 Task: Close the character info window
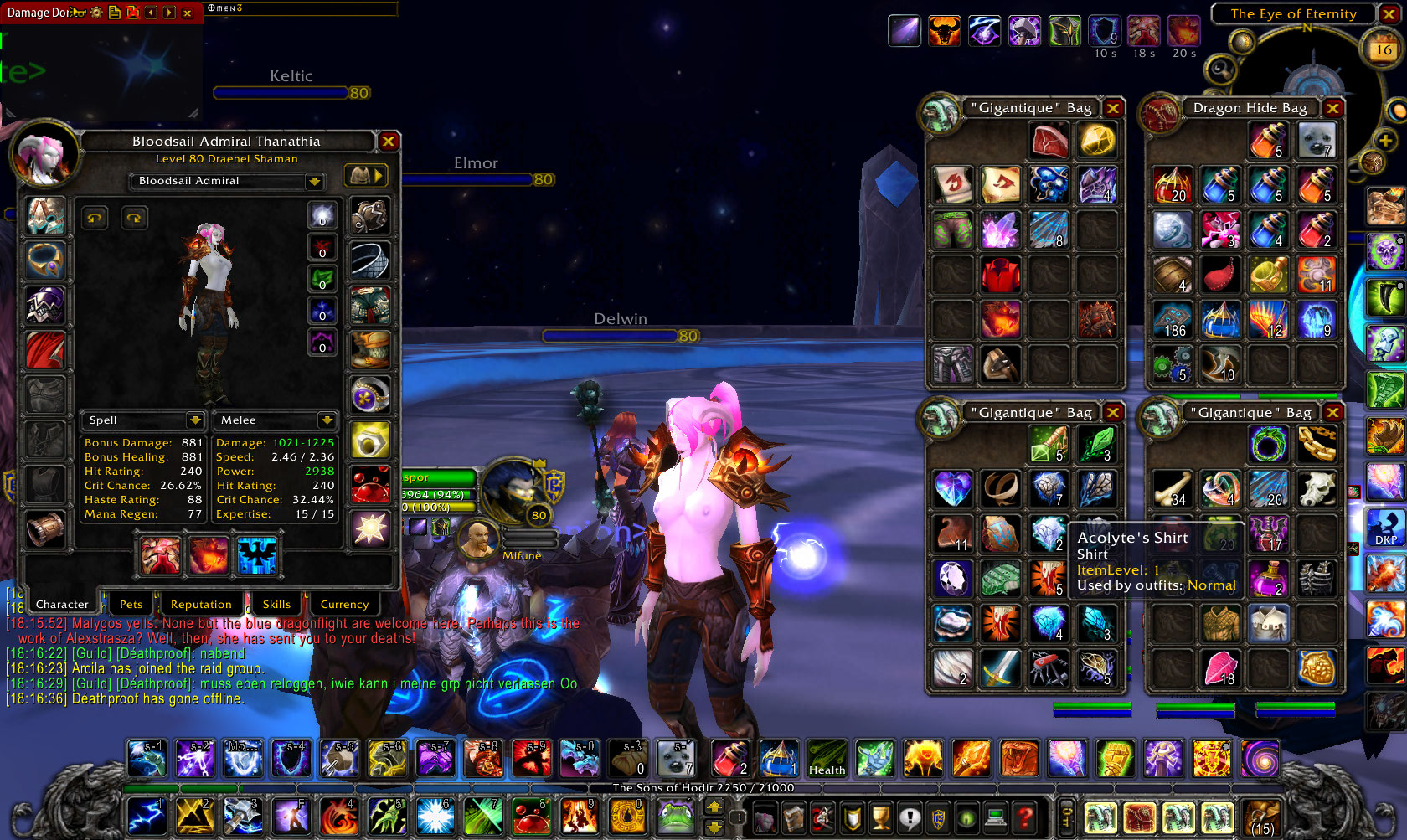pyautogui.click(x=388, y=142)
